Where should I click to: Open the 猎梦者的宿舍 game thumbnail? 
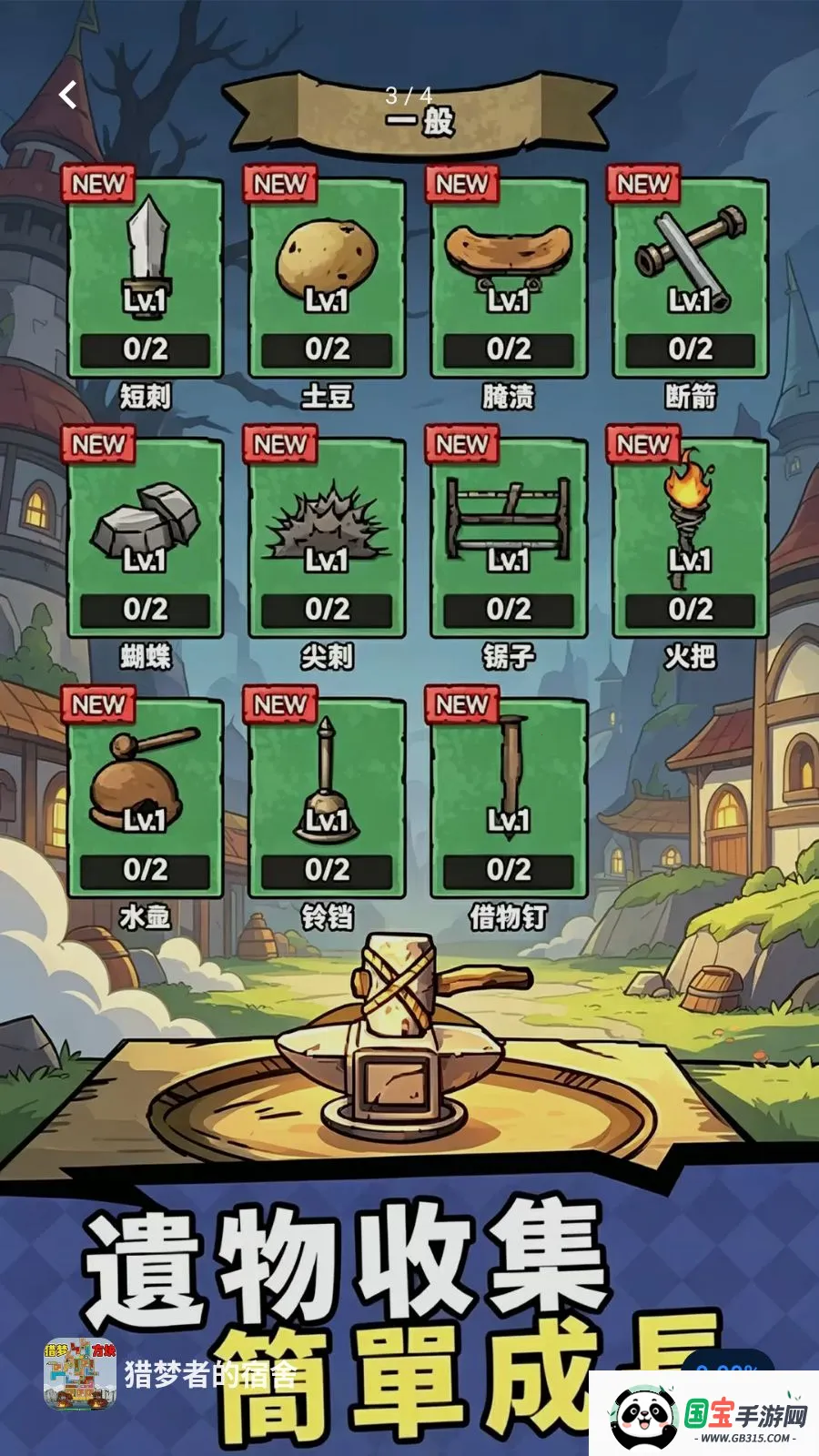pyautogui.click(x=80, y=1374)
